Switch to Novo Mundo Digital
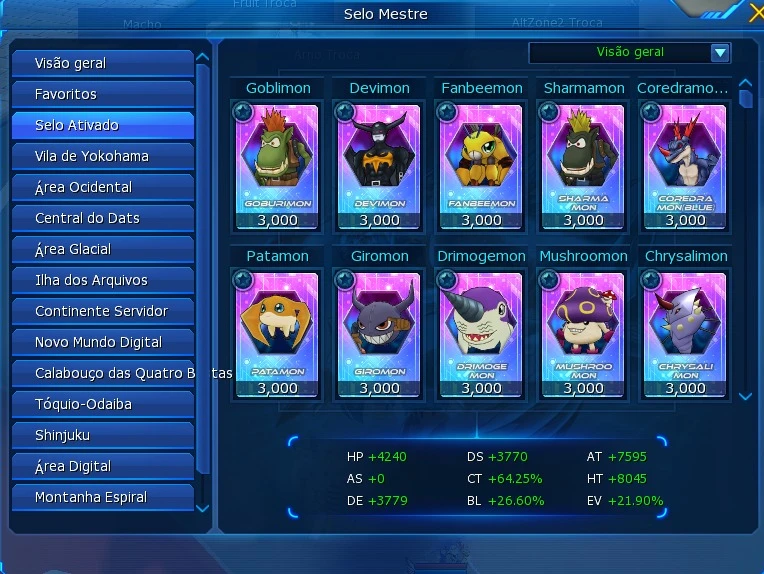This screenshot has width=764, height=574. 102,342
